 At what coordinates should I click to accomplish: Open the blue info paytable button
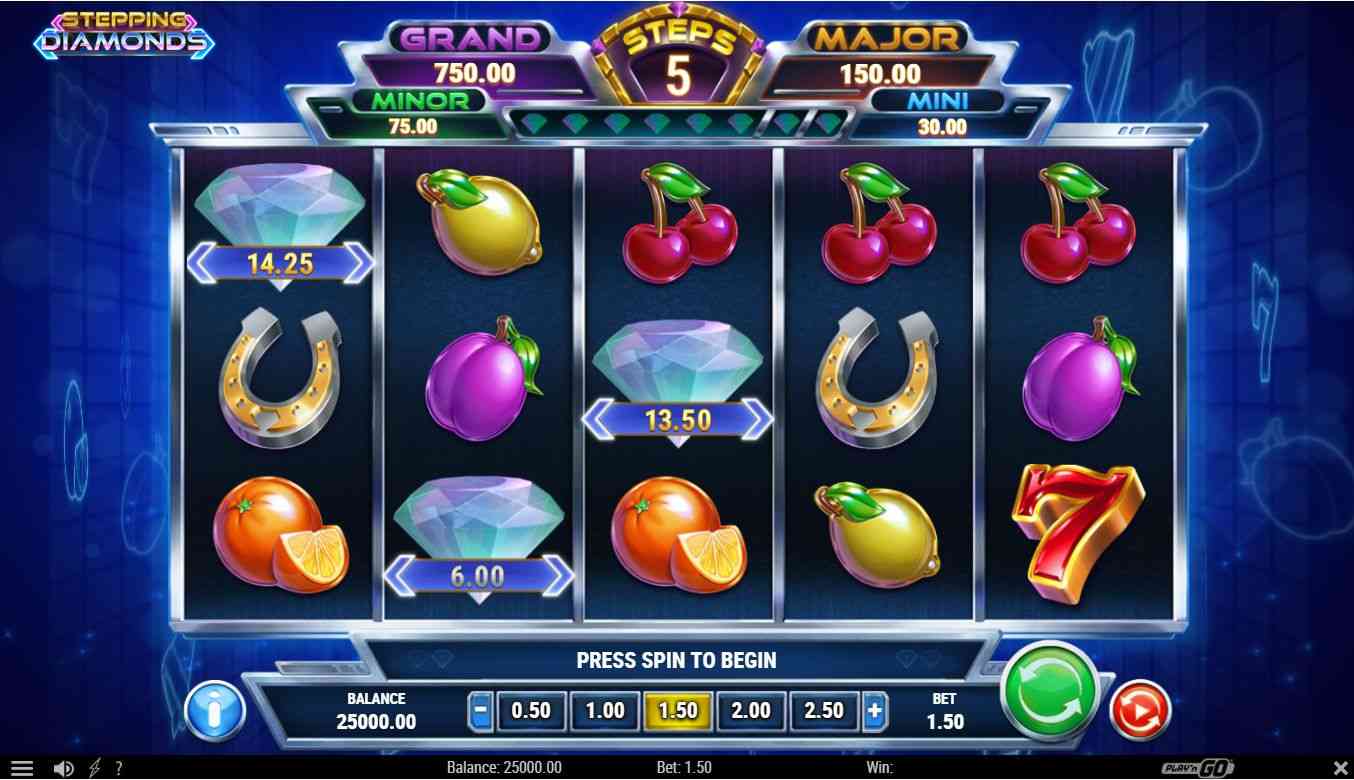click(x=214, y=712)
